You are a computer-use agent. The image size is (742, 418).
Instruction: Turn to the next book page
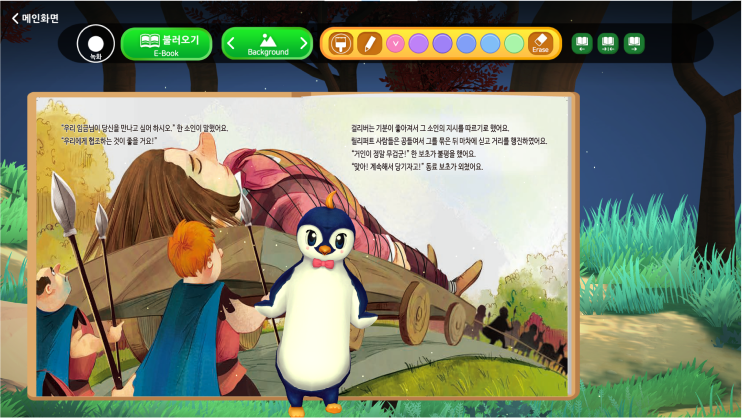[633, 43]
